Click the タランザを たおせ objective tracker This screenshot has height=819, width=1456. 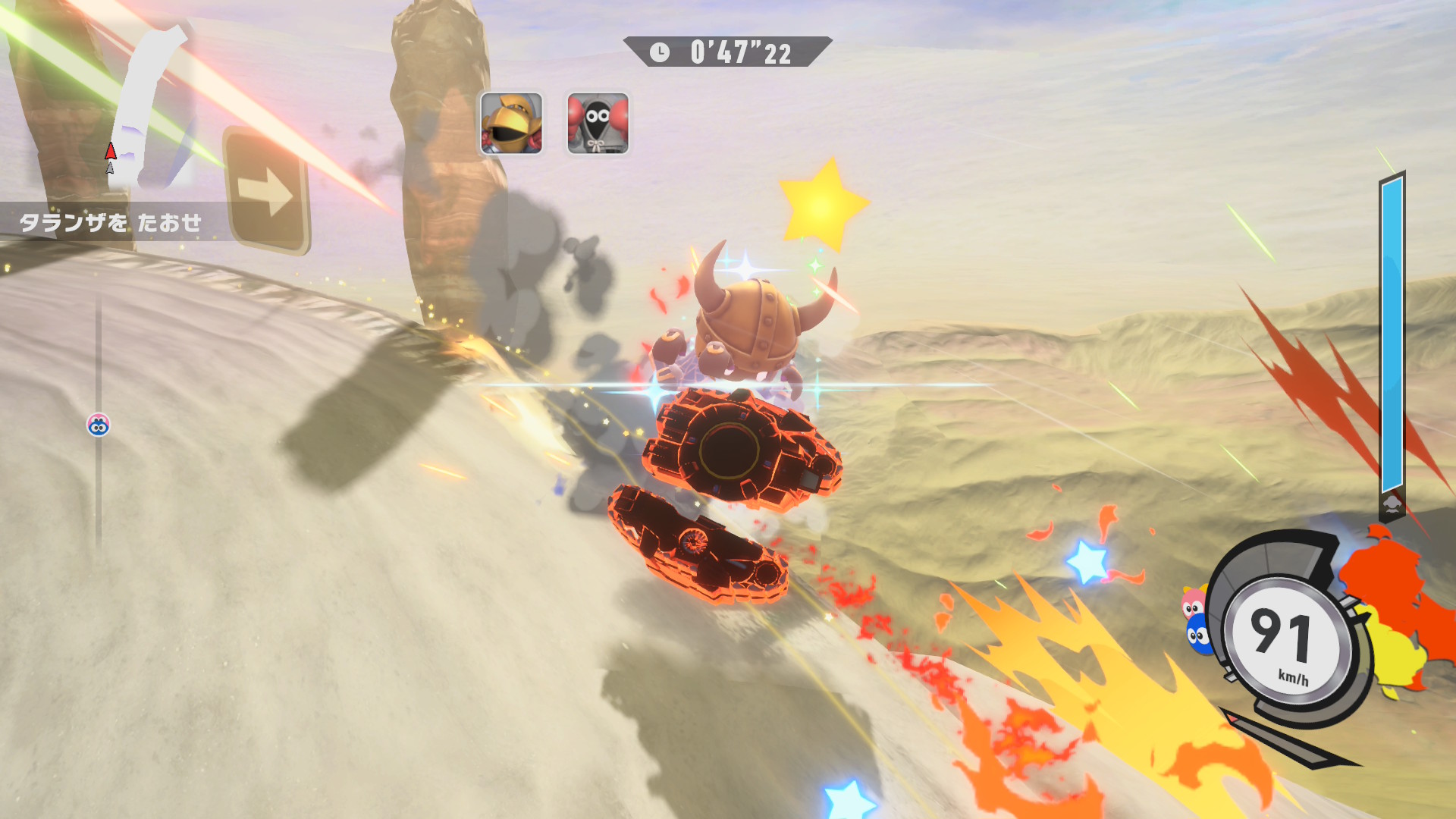point(111,222)
